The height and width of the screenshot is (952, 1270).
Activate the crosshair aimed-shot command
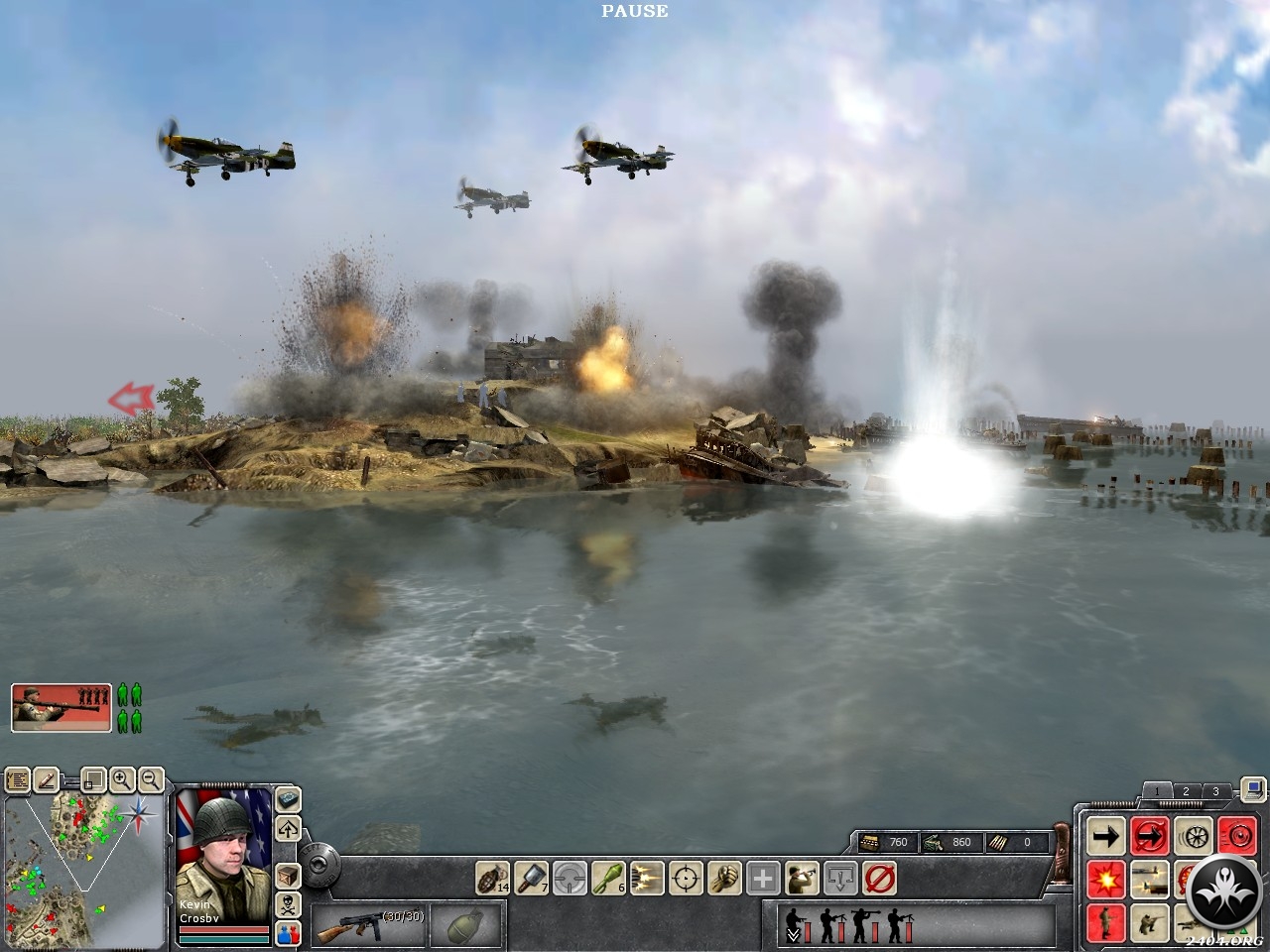pyautogui.click(x=686, y=878)
